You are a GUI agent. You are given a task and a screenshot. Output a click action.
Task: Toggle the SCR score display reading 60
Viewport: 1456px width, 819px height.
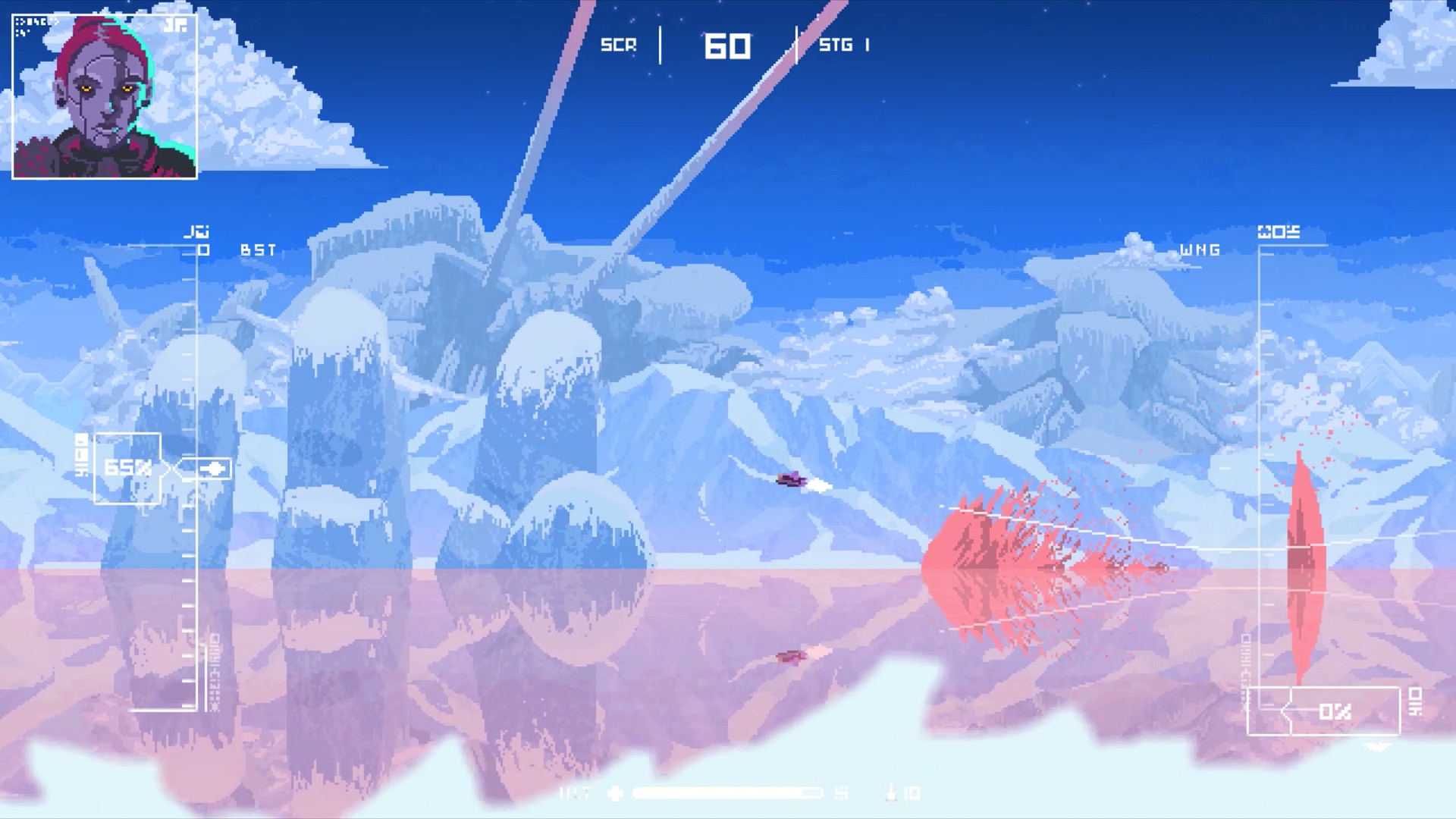(730, 45)
